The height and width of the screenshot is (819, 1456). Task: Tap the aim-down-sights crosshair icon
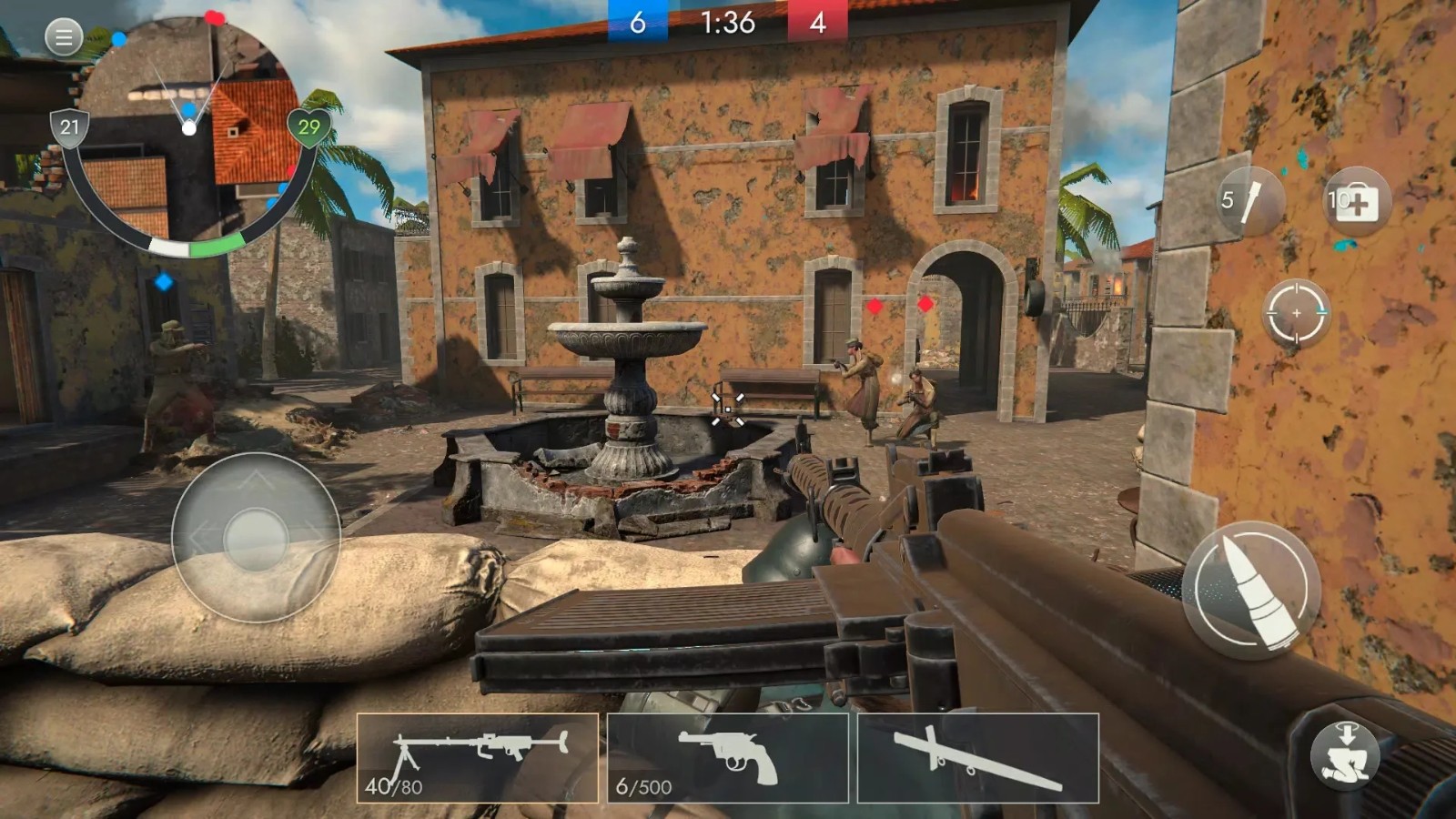click(x=1294, y=311)
